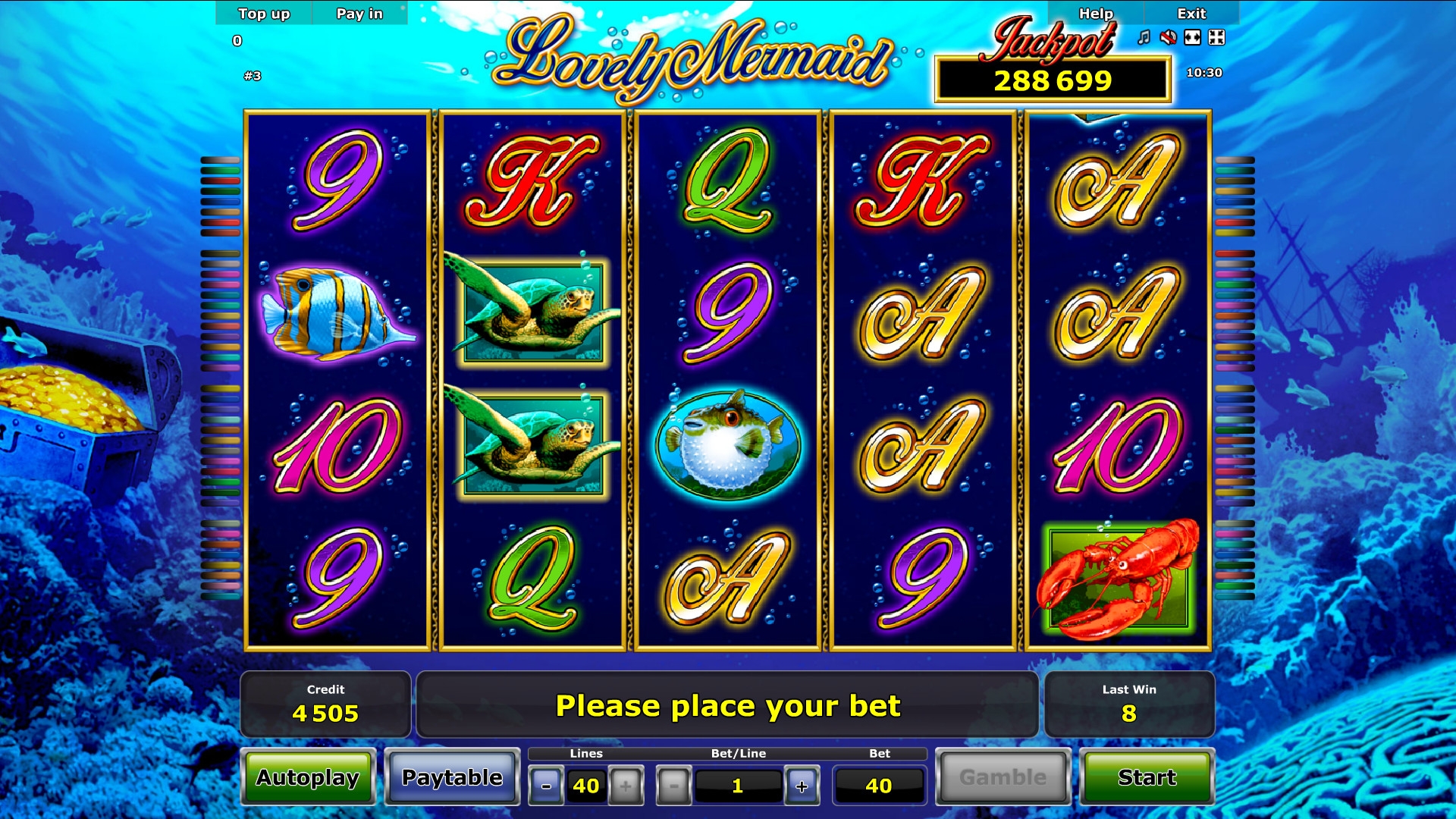Screen dimensions: 1456x819
Task: Open the Help screen
Action: (x=1096, y=14)
